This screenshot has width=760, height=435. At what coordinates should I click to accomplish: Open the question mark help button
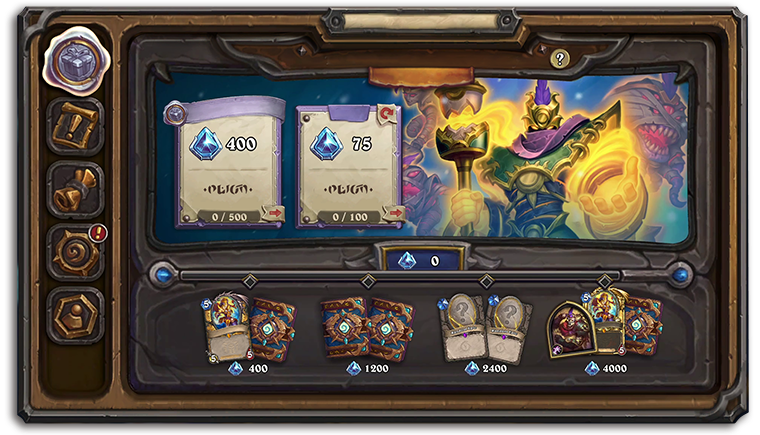pyautogui.click(x=560, y=59)
